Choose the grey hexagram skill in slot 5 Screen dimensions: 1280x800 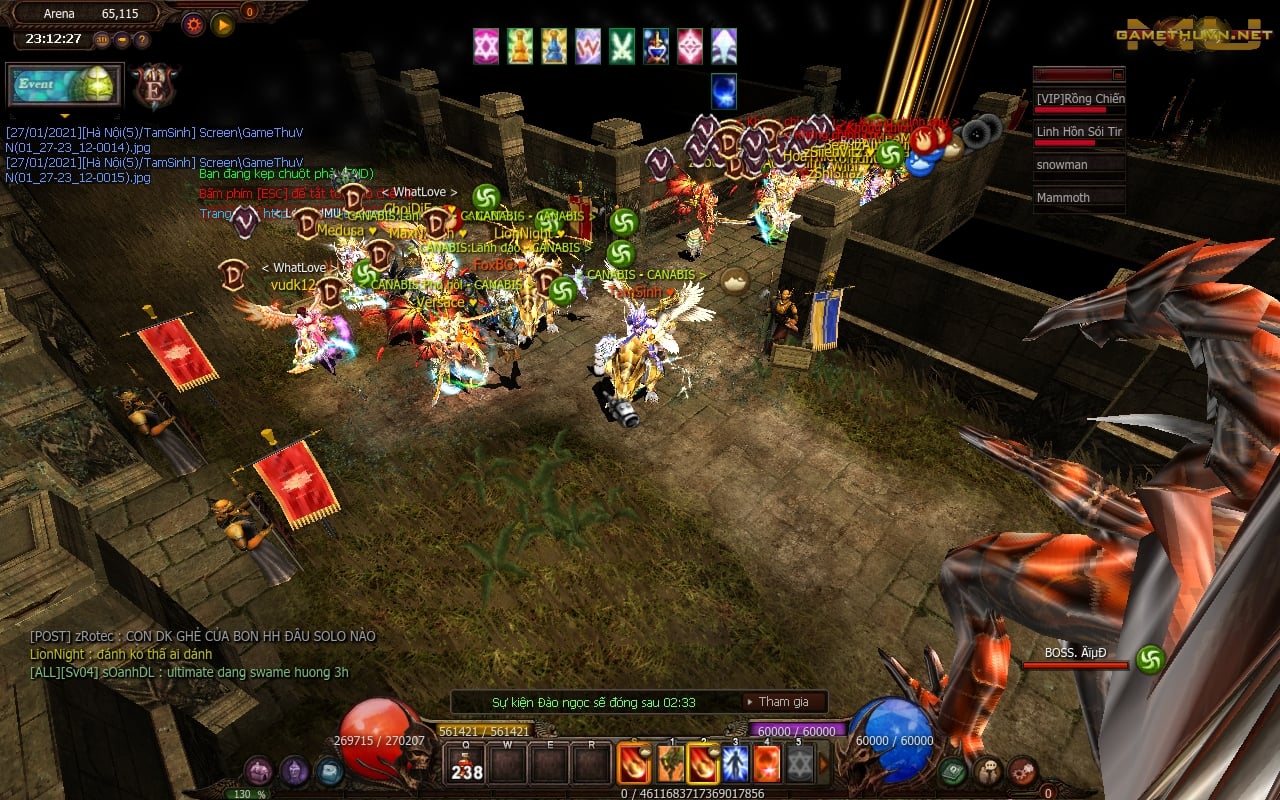click(x=799, y=763)
